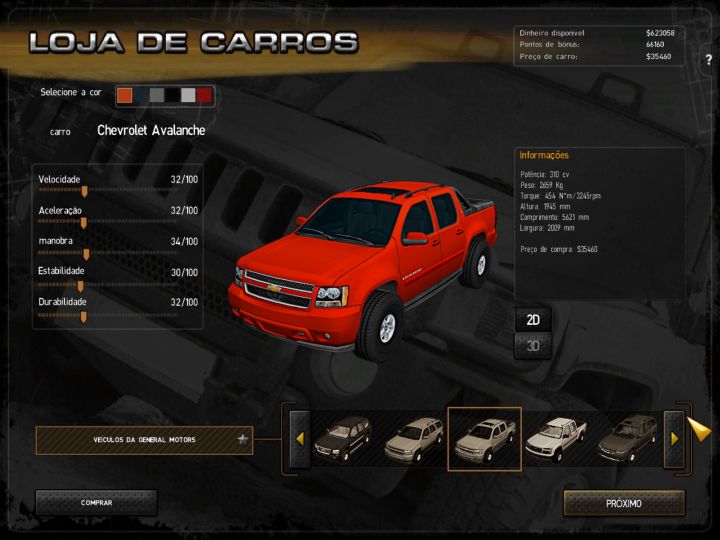Choose the dark blue paint color
720x540 pixels.
(x=141, y=95)
